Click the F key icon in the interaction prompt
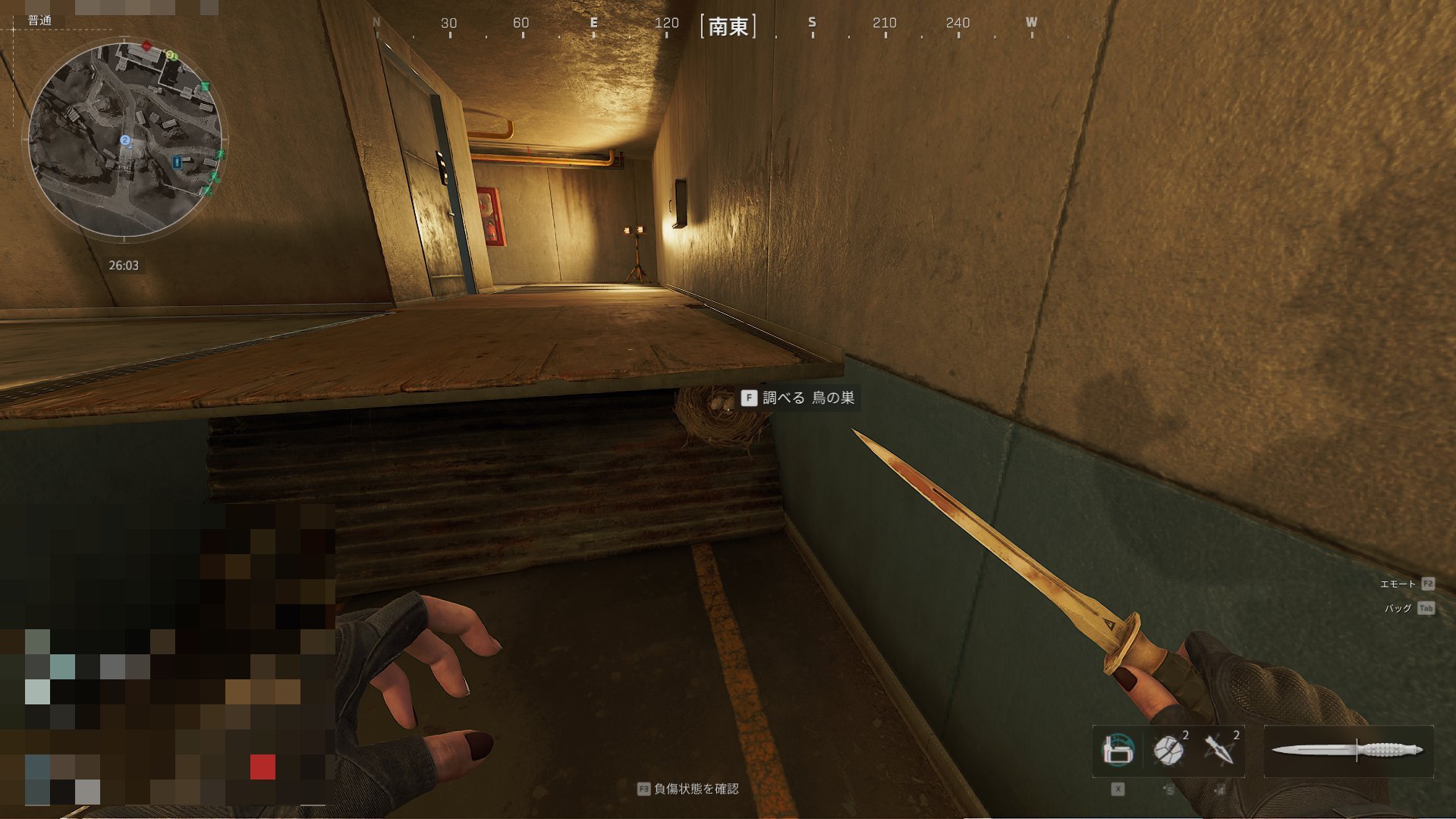Screen dimensions: 1456x819 pos(748,397)
